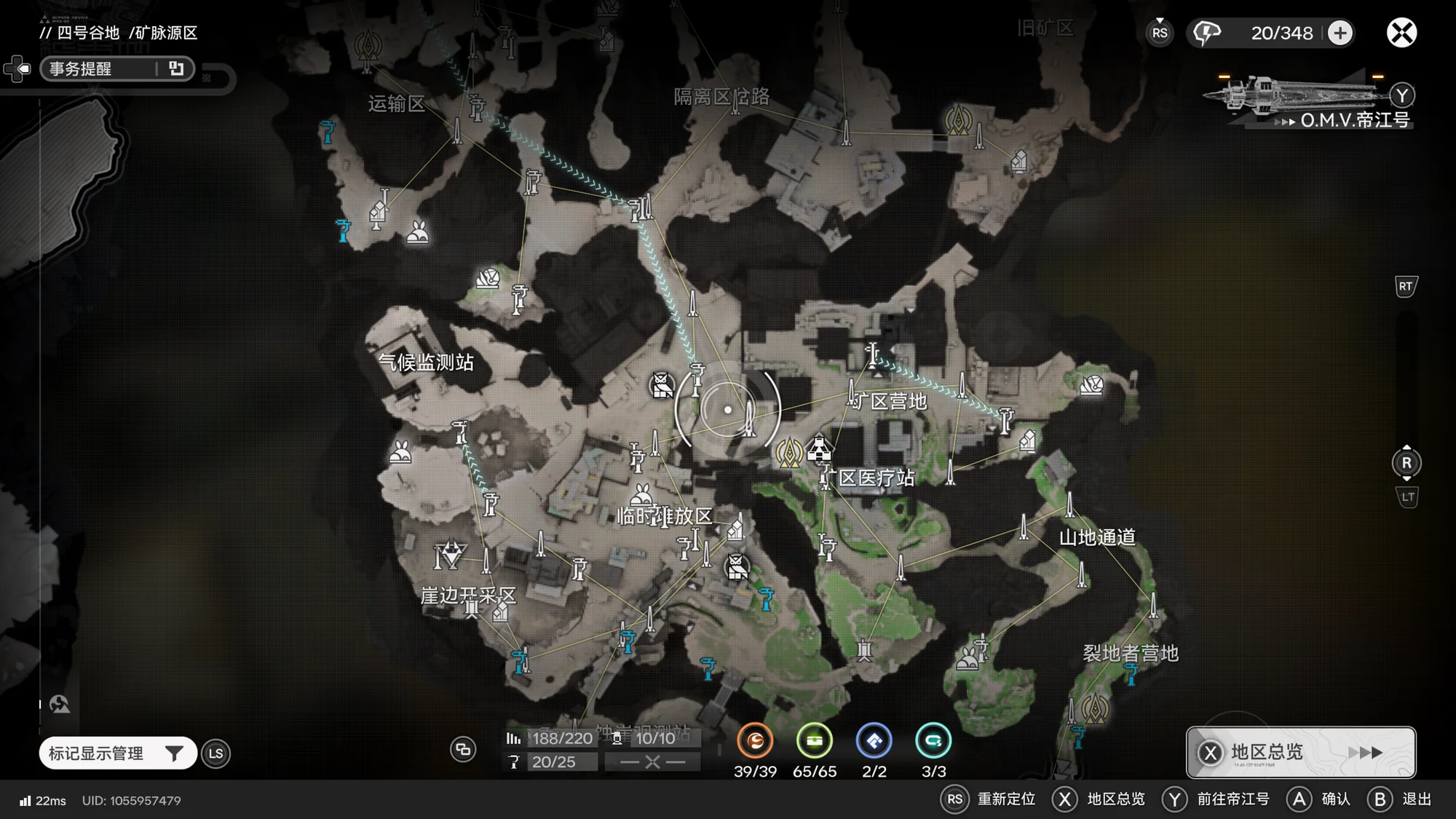Select the 山地通道 location label
1456x819 pixels.
[x=1096, y=537]
